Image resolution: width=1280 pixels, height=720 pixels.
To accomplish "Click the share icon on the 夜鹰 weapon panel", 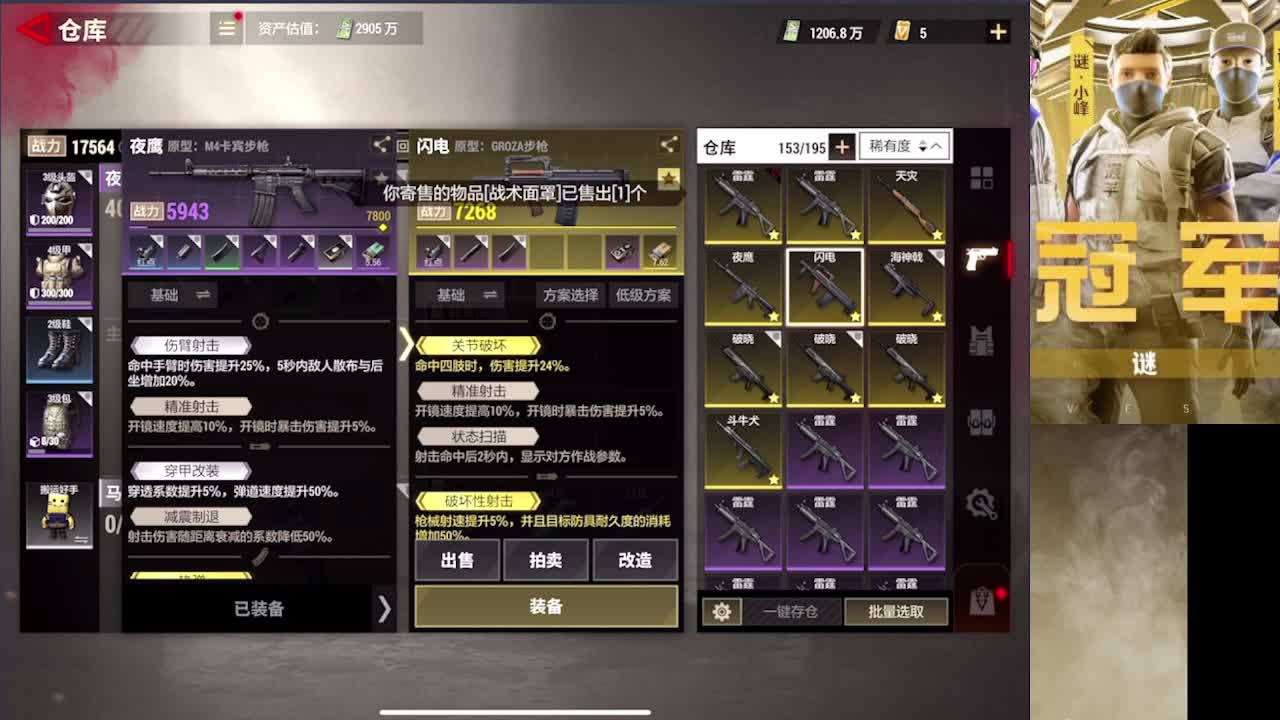I will coord(381,144).
